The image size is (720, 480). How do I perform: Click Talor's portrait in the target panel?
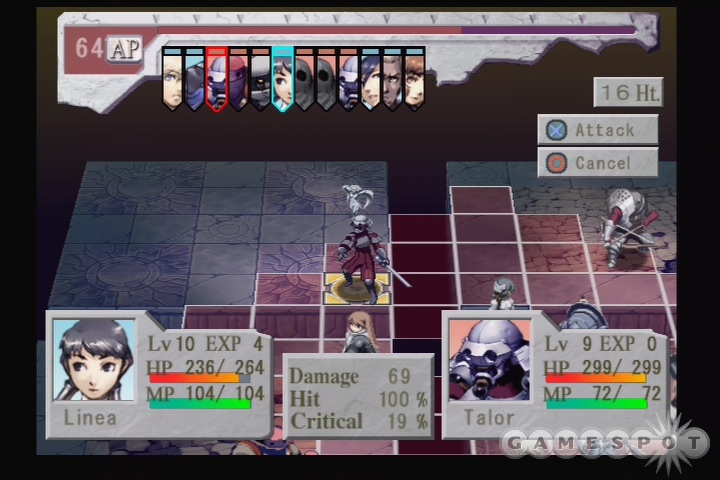point(489,360)
